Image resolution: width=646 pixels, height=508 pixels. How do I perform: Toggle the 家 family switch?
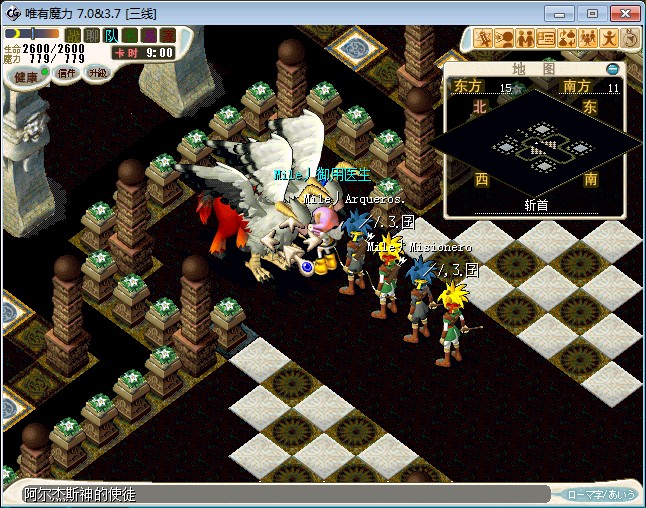click(x=166, y=35)
